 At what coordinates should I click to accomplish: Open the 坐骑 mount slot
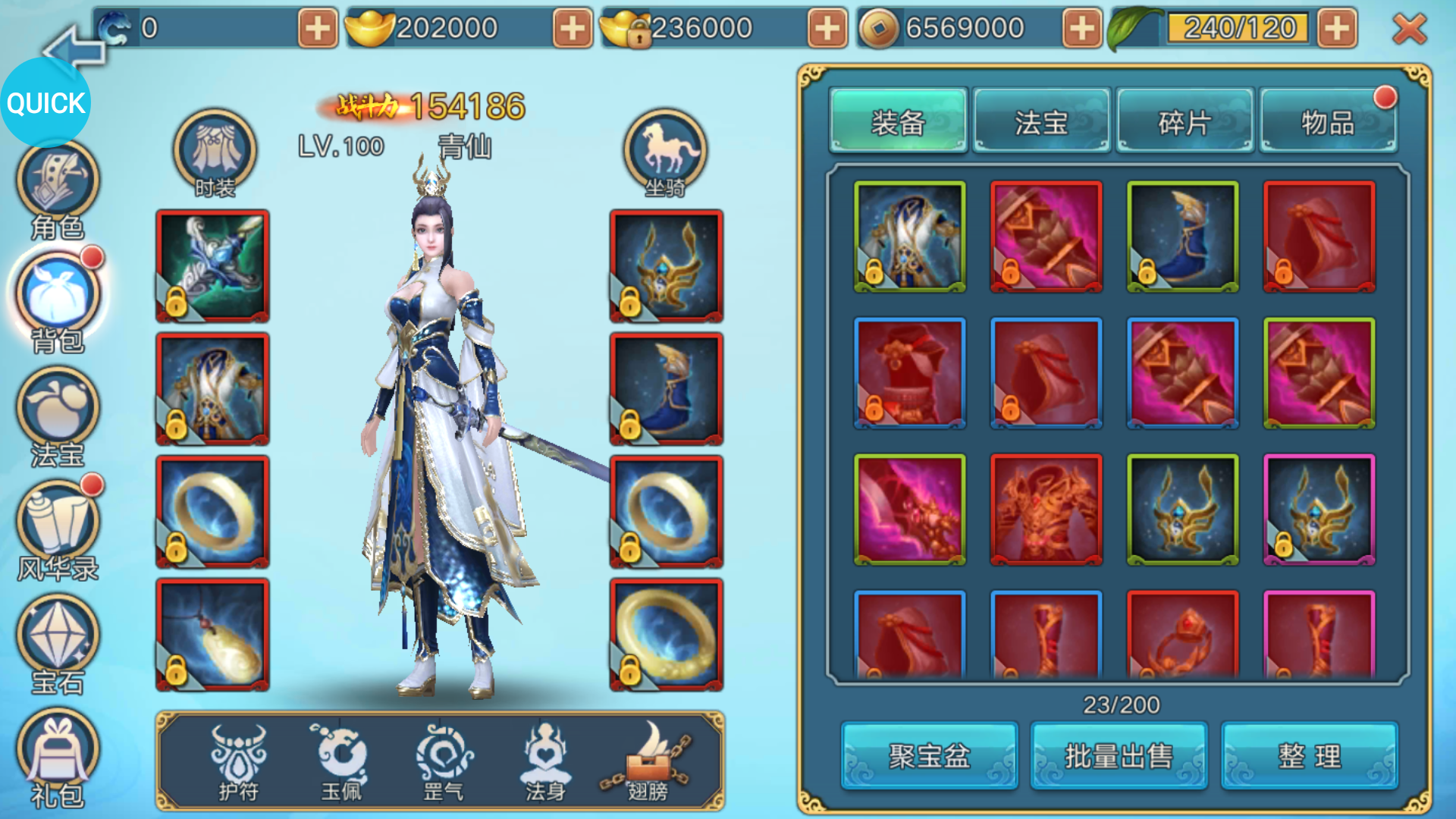click(x=665, y=152)
